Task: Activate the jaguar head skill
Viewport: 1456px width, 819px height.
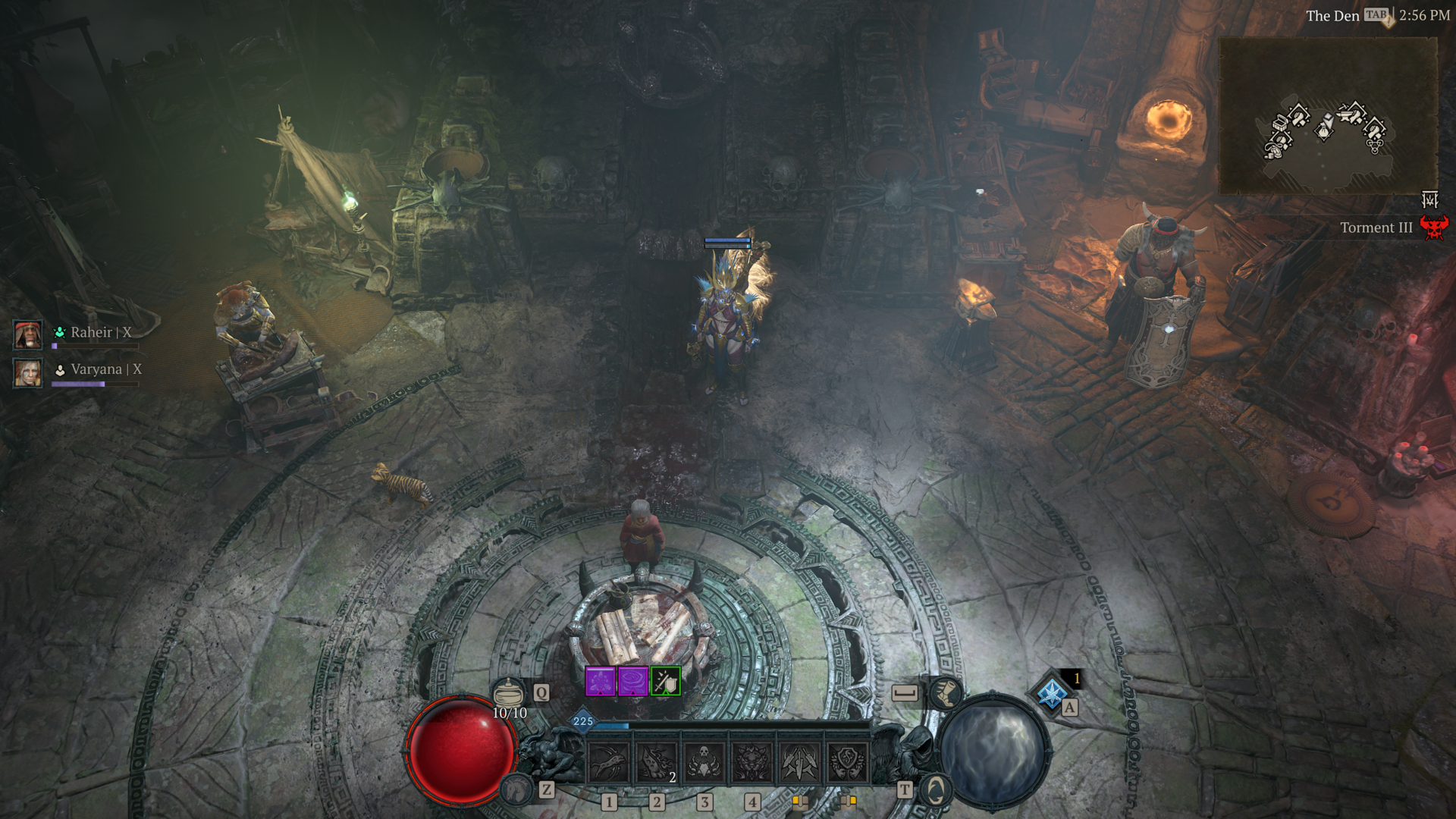Action: 752,761
